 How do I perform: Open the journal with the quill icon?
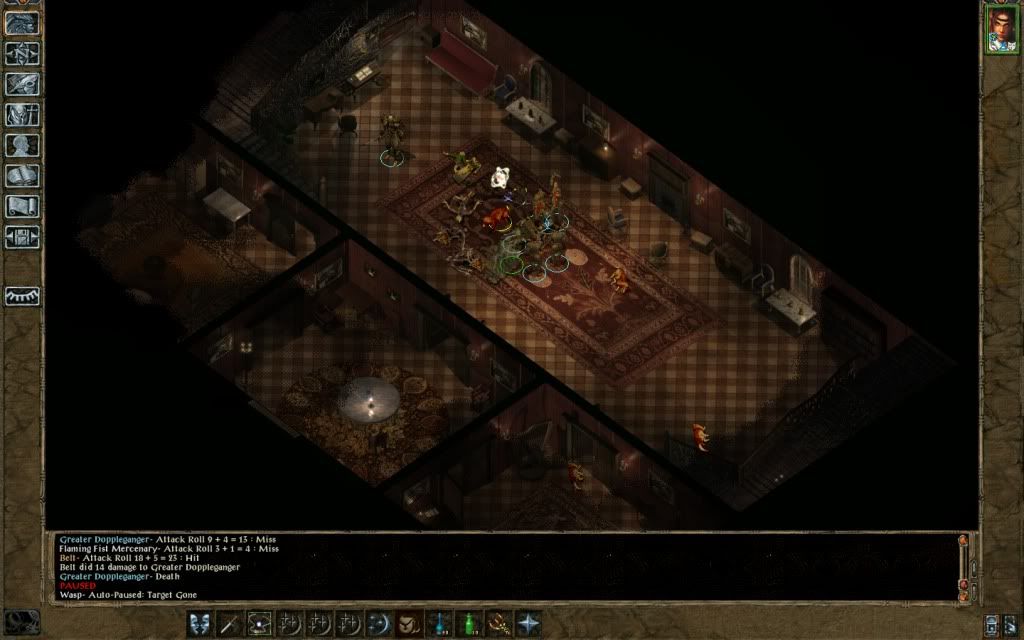(22, 84)
